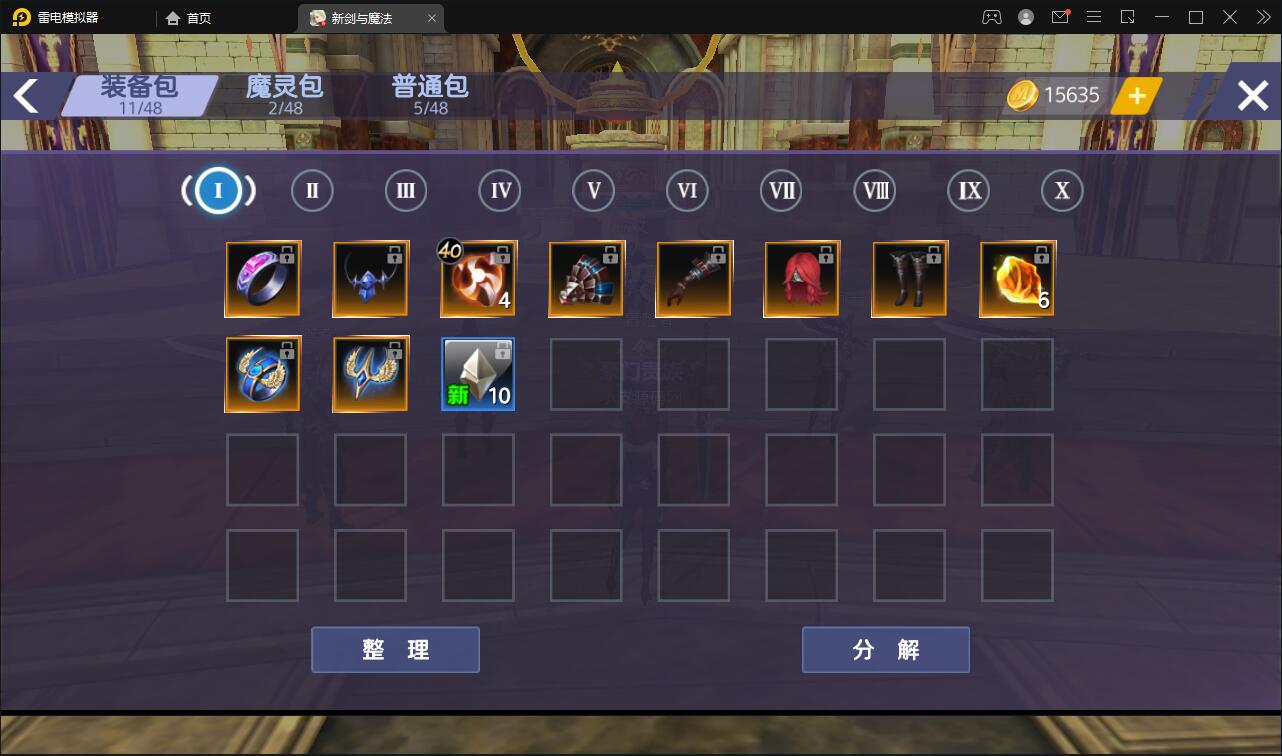Select the pink ring equipment item
The image size is (1282, 756).
point(263,278)
